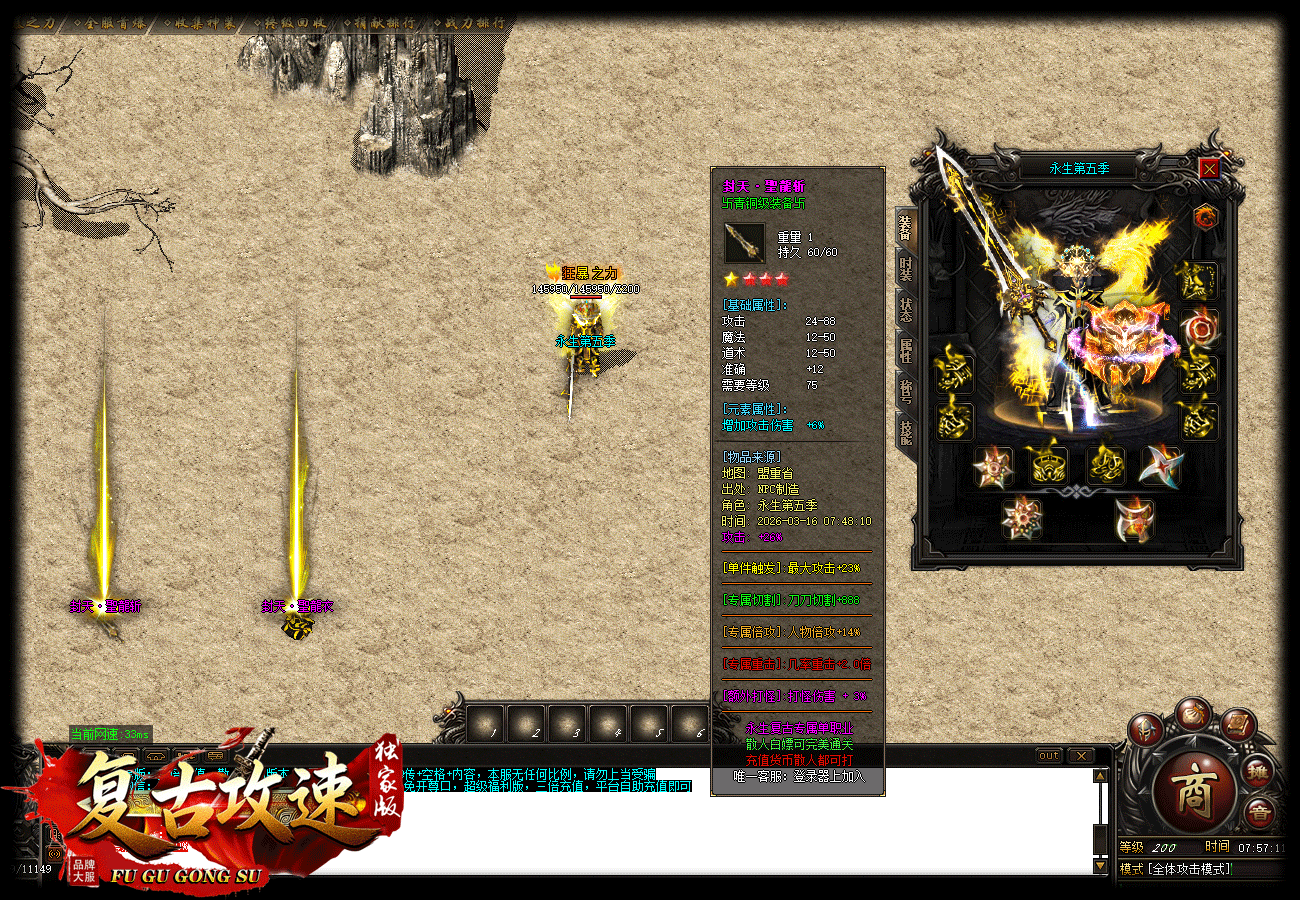
Task: Open the 状态 status tab
Action: pos(905,310)
